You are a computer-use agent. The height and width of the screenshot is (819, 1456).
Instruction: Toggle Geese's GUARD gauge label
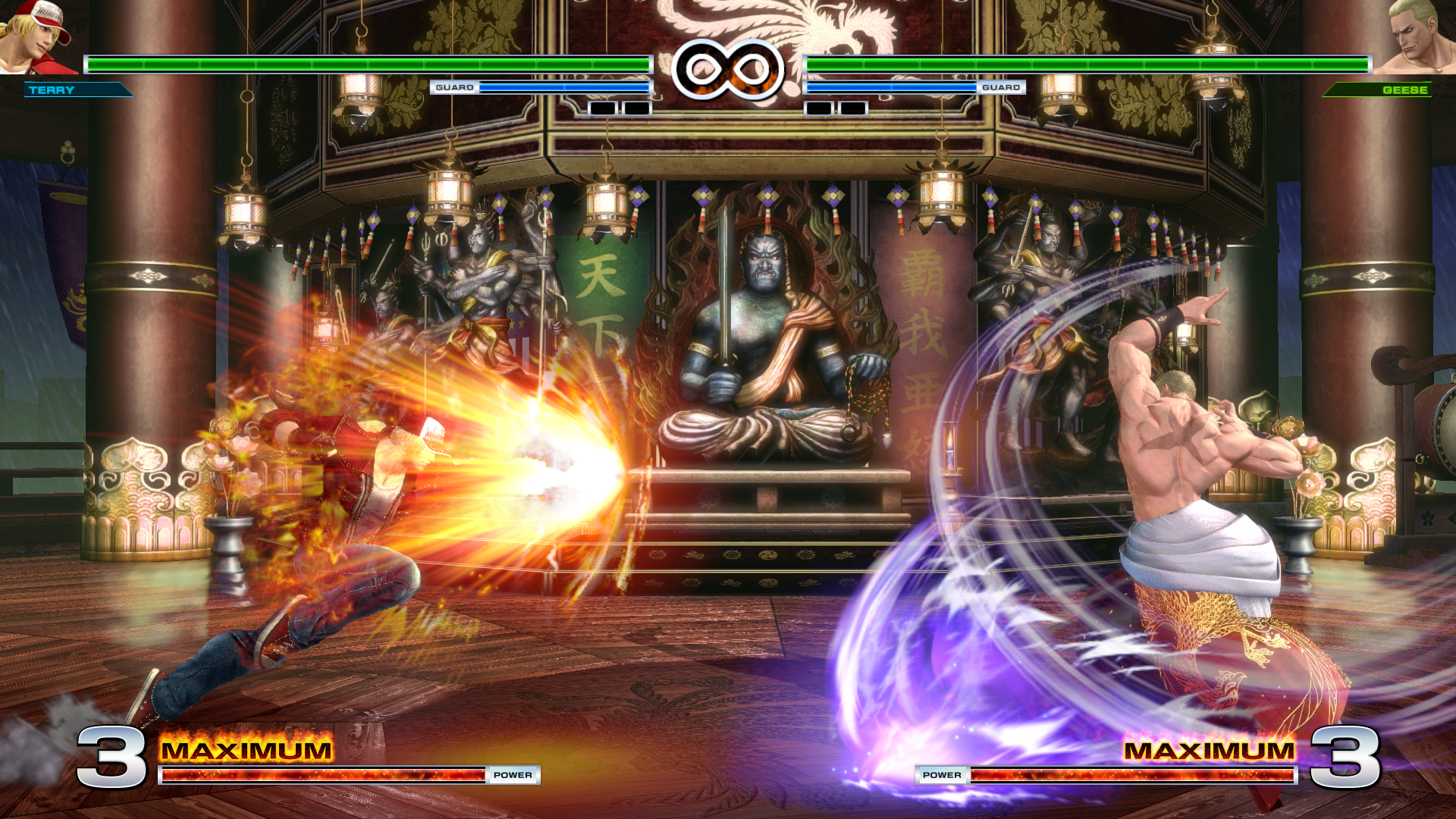(1003, 87)
